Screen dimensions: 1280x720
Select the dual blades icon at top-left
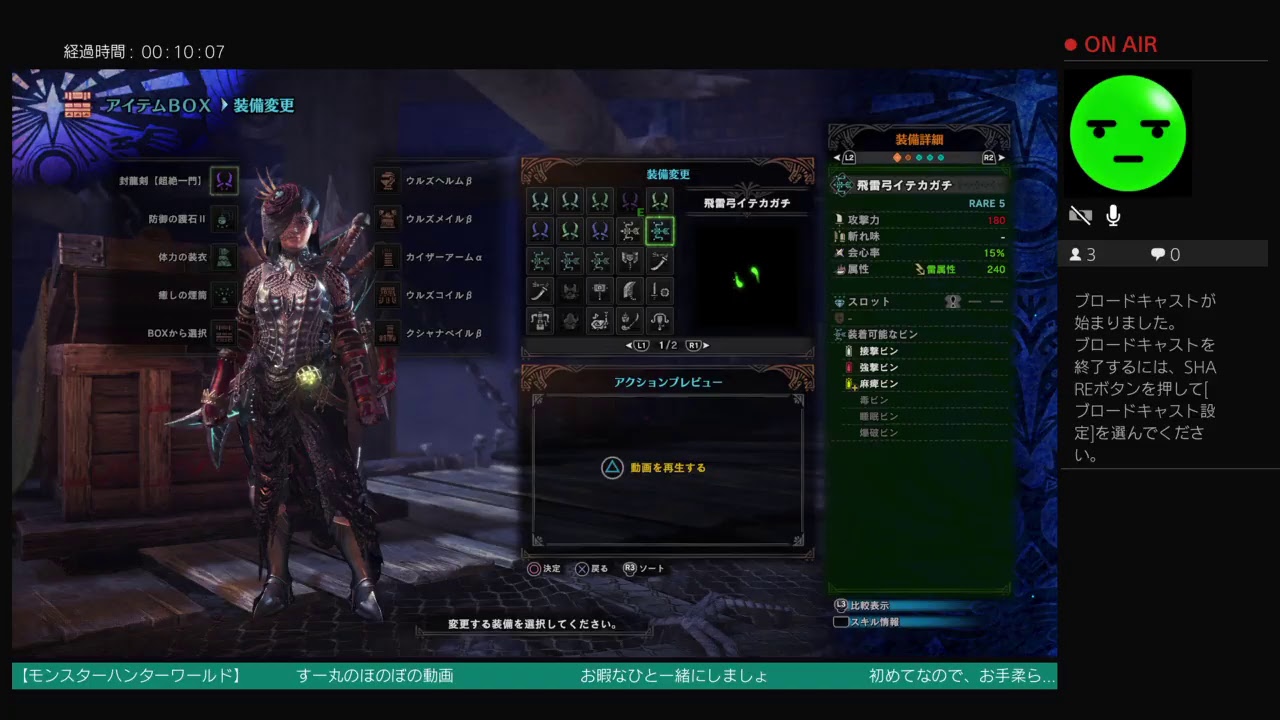click(540, 201)
